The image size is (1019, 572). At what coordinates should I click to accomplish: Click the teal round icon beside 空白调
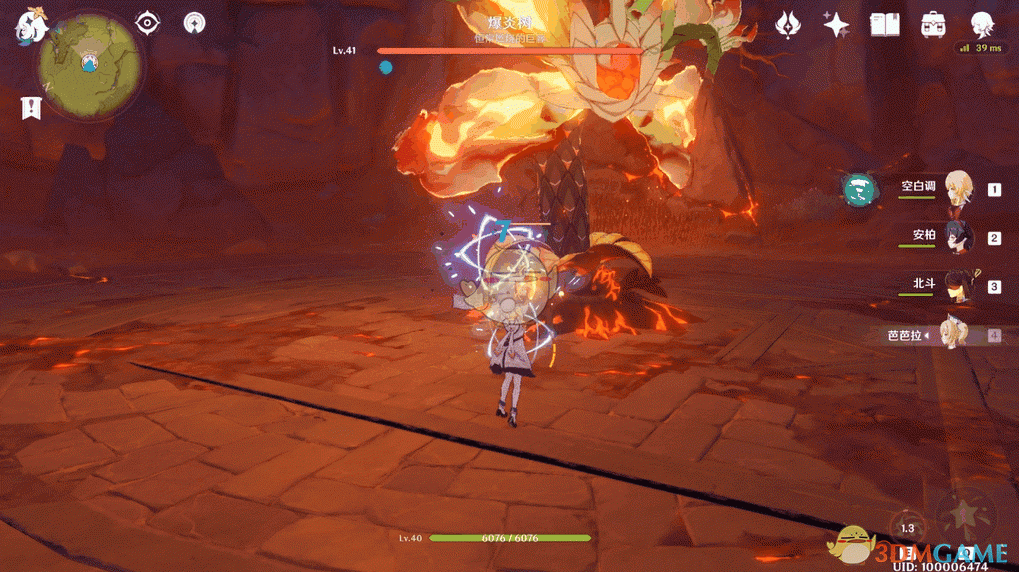coord(858,189)
